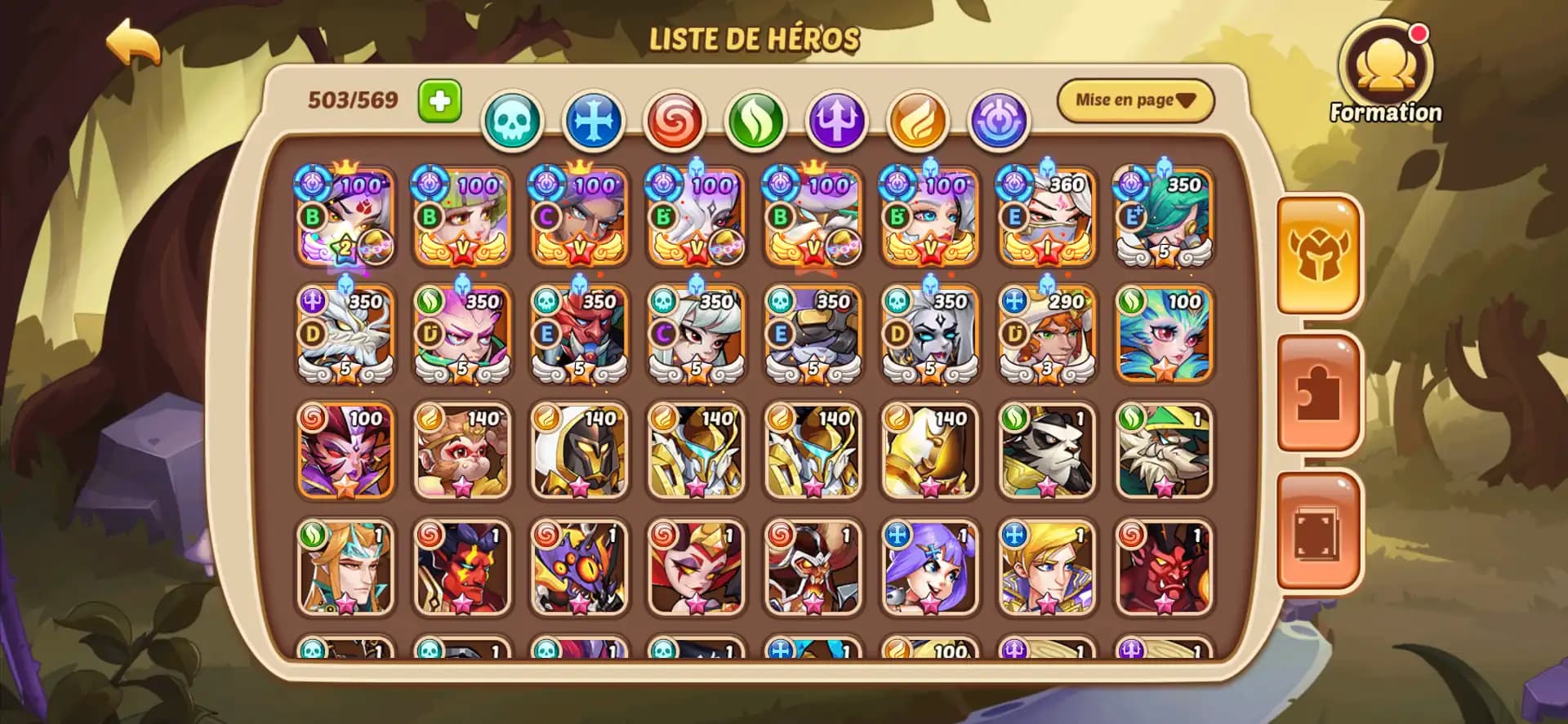The width and height of the screenshot is (1568, 724).
Task: Click the 503/569 hero counter
Action: (x=352, y=100)
